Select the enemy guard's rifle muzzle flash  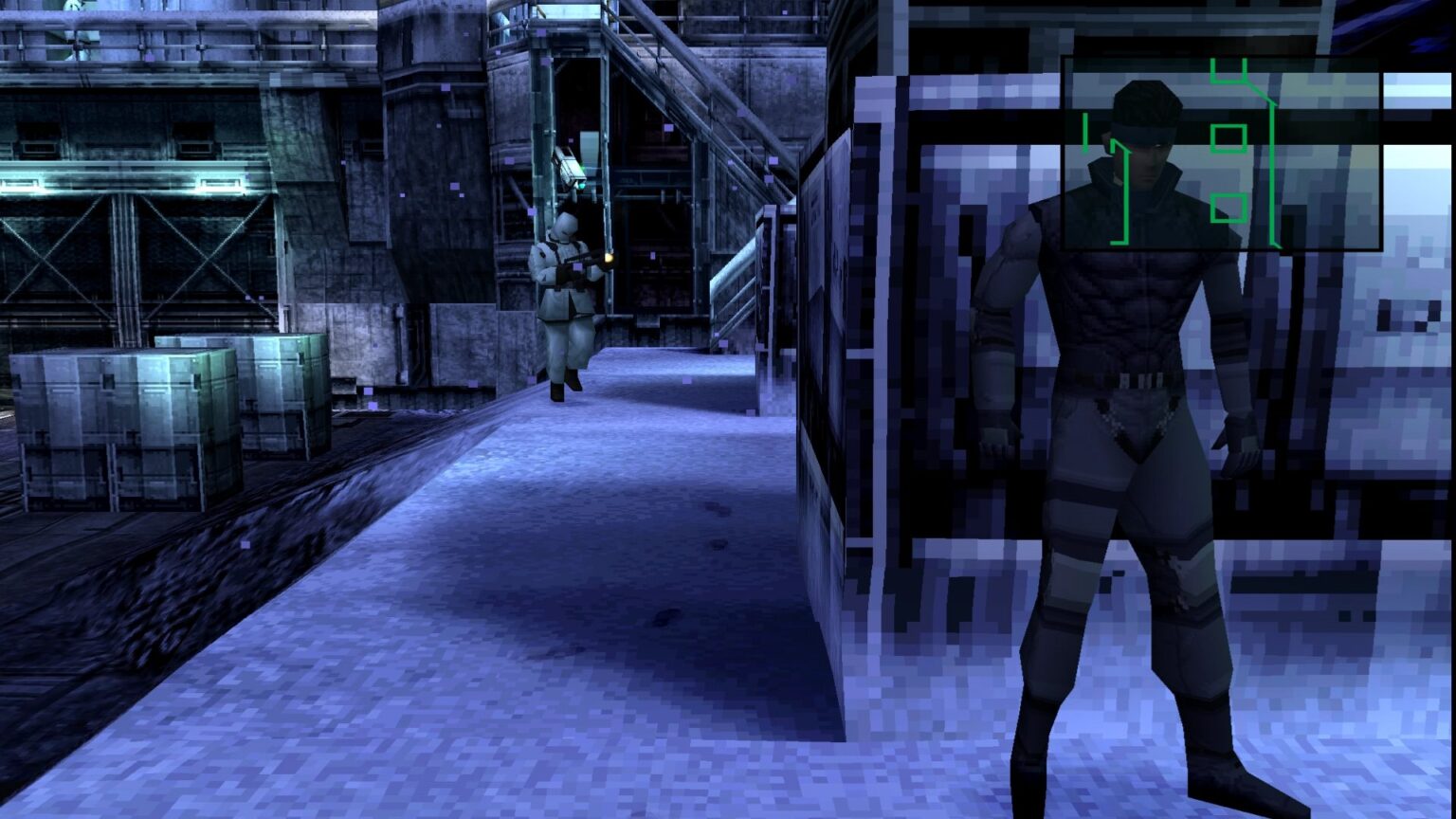[608, 258]
